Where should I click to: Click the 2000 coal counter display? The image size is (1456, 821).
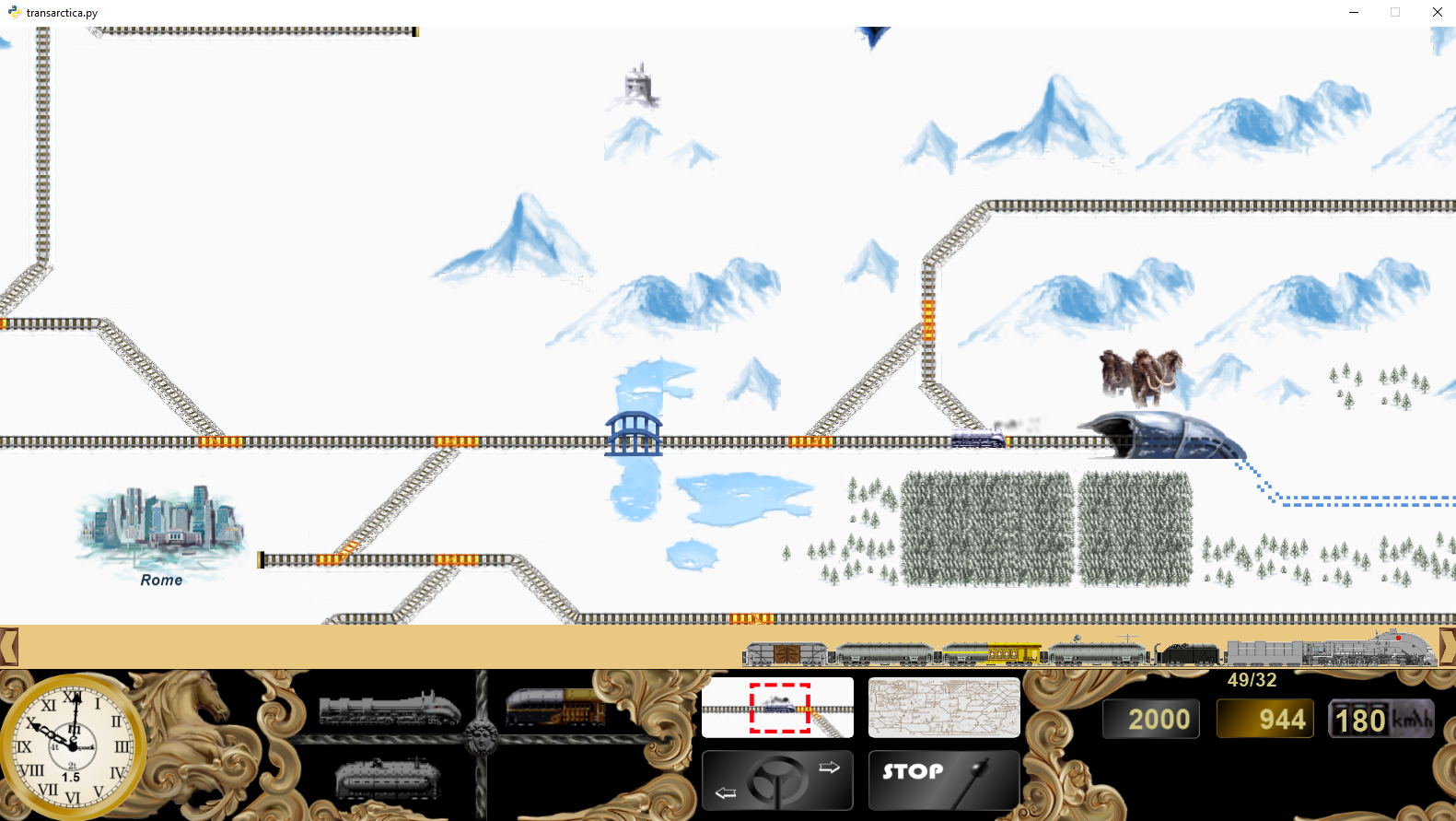[x=1150, y=719]
